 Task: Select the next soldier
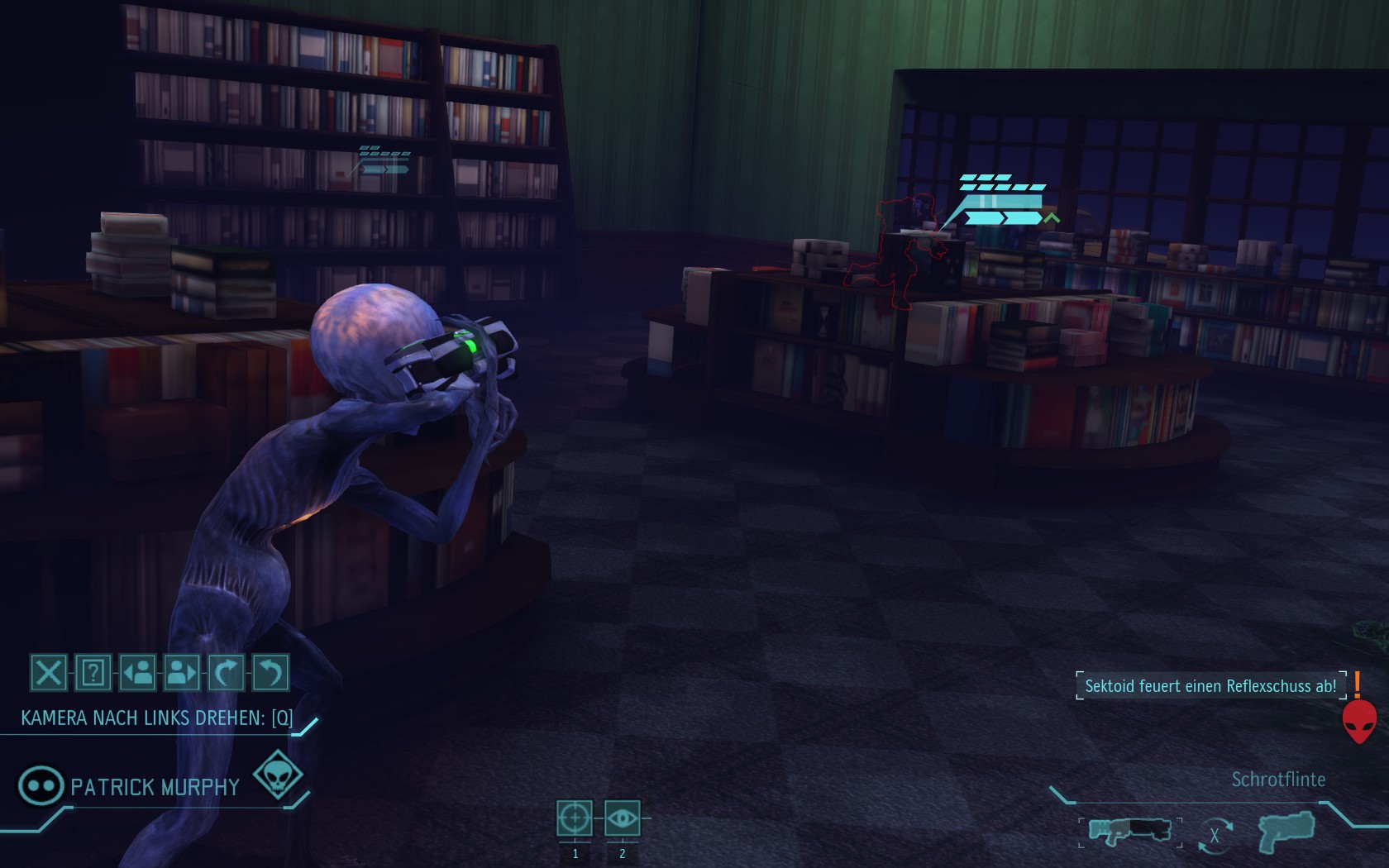coord(182,673)
